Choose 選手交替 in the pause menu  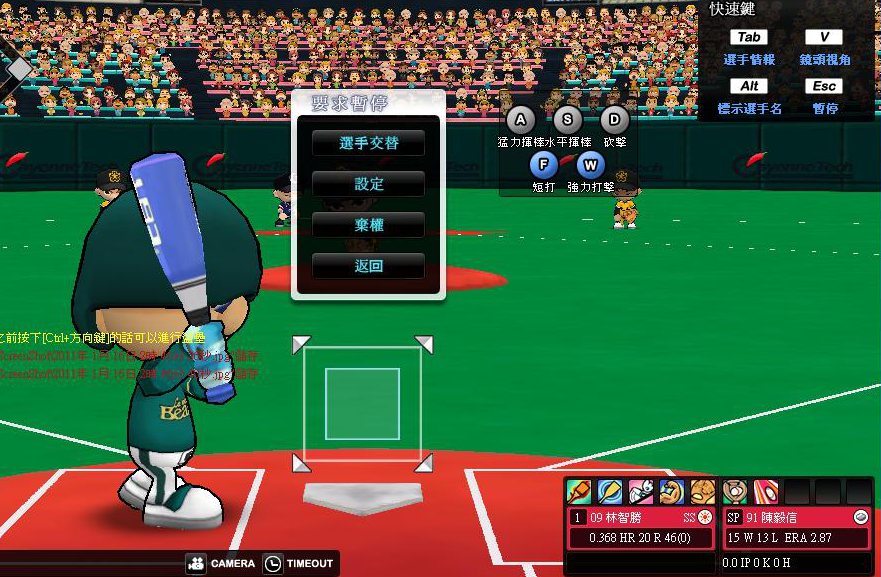click(368, 143)
